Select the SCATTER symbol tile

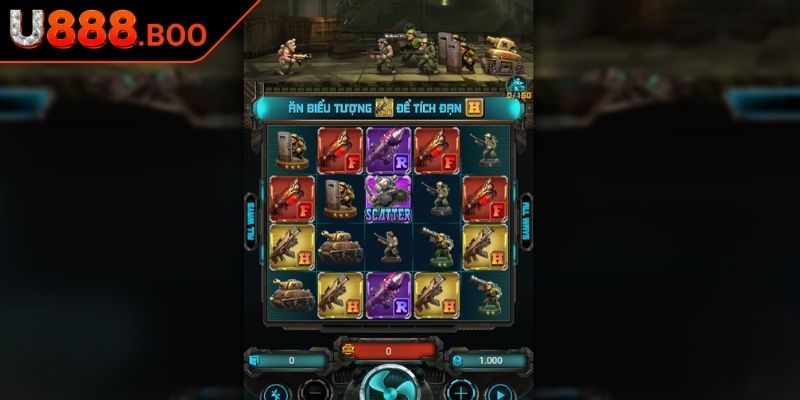389,197
